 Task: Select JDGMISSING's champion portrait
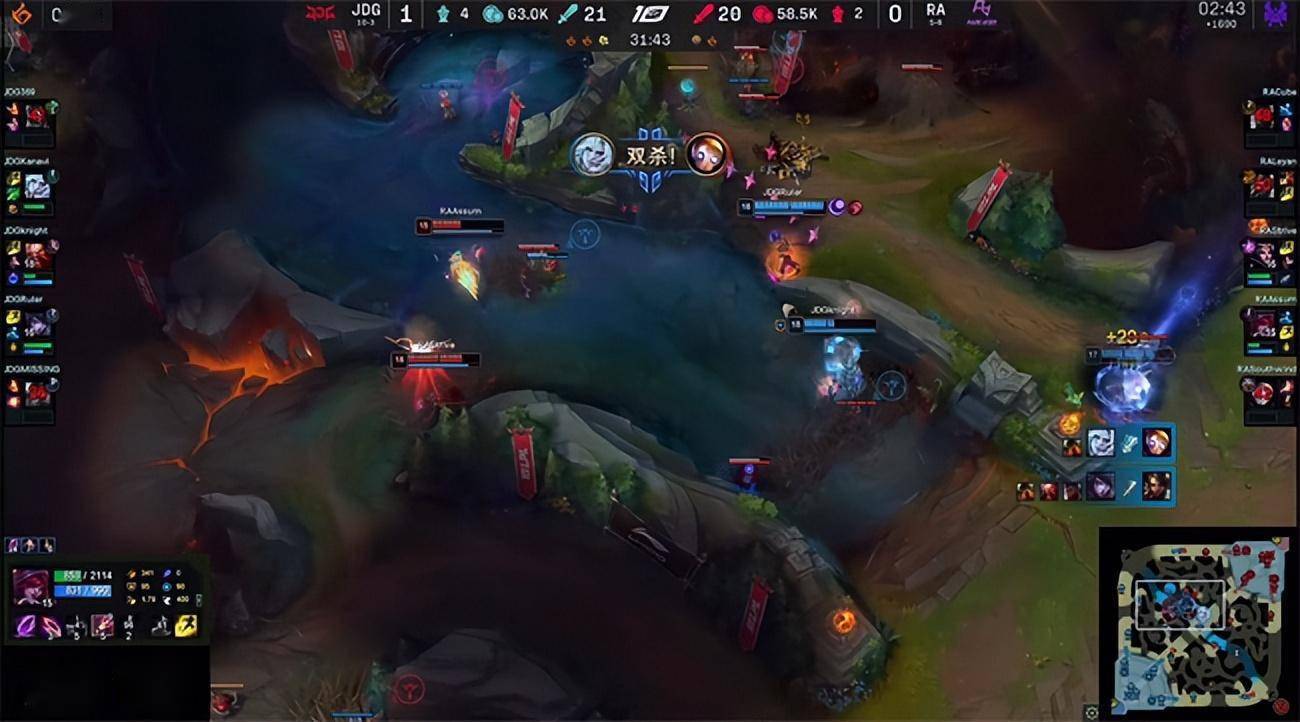[37, 394]
